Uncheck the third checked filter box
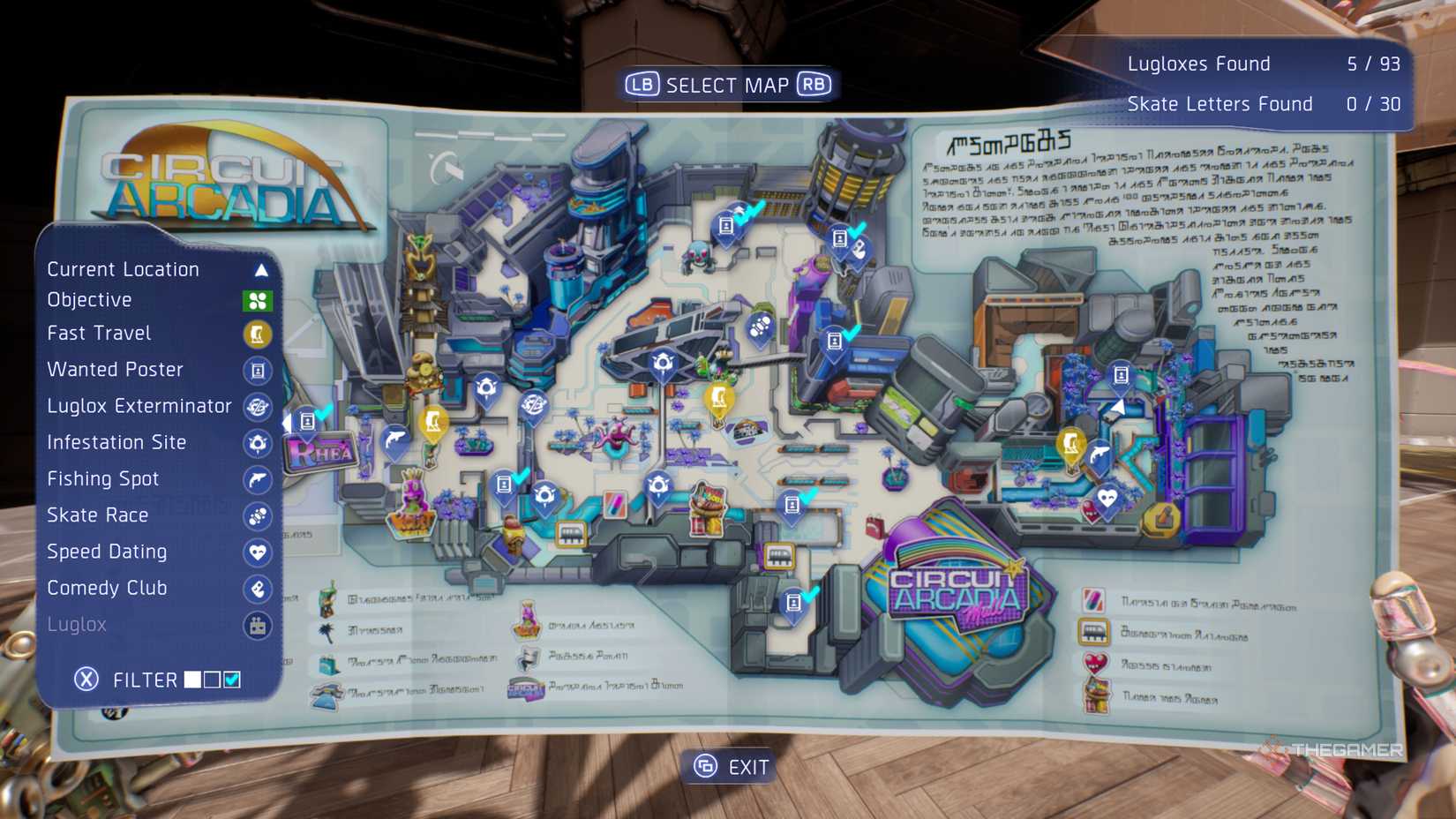 tap(233, 680)
